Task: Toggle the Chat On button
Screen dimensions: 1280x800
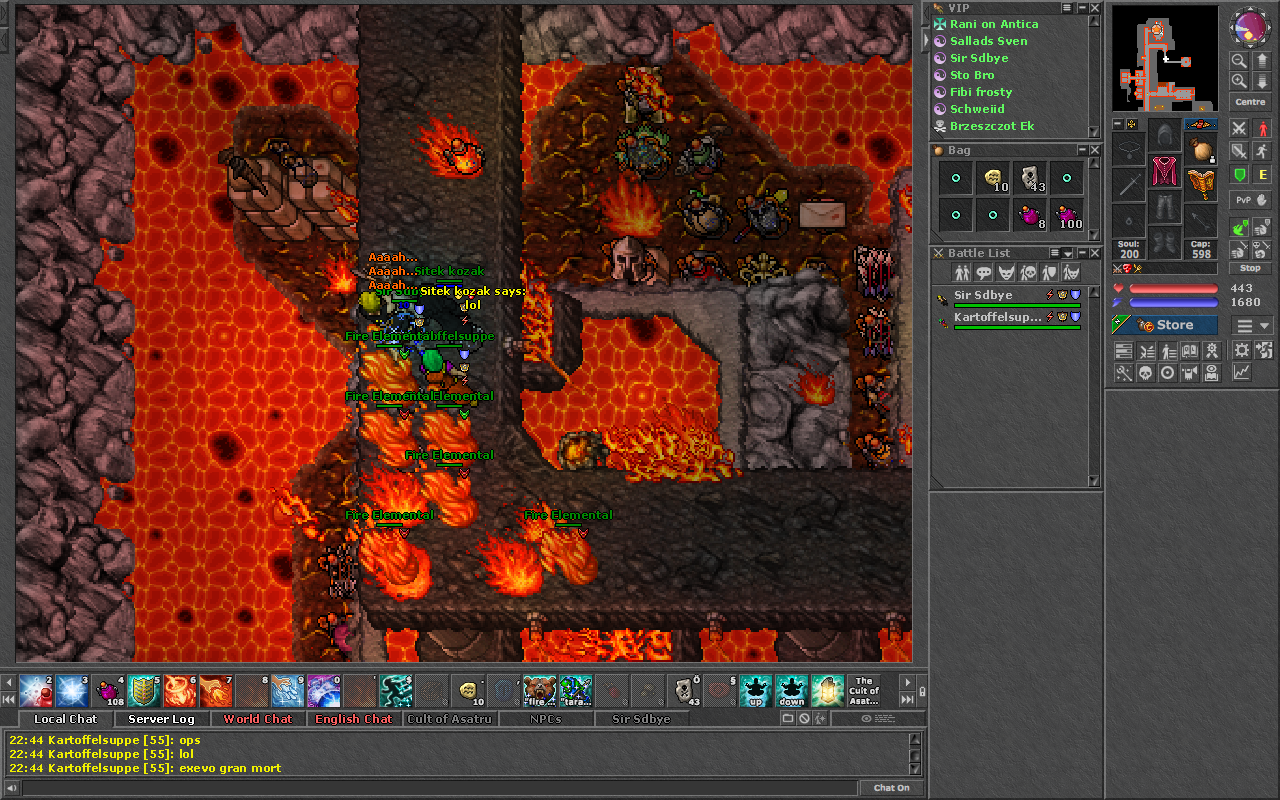Action: coord(891,788)
